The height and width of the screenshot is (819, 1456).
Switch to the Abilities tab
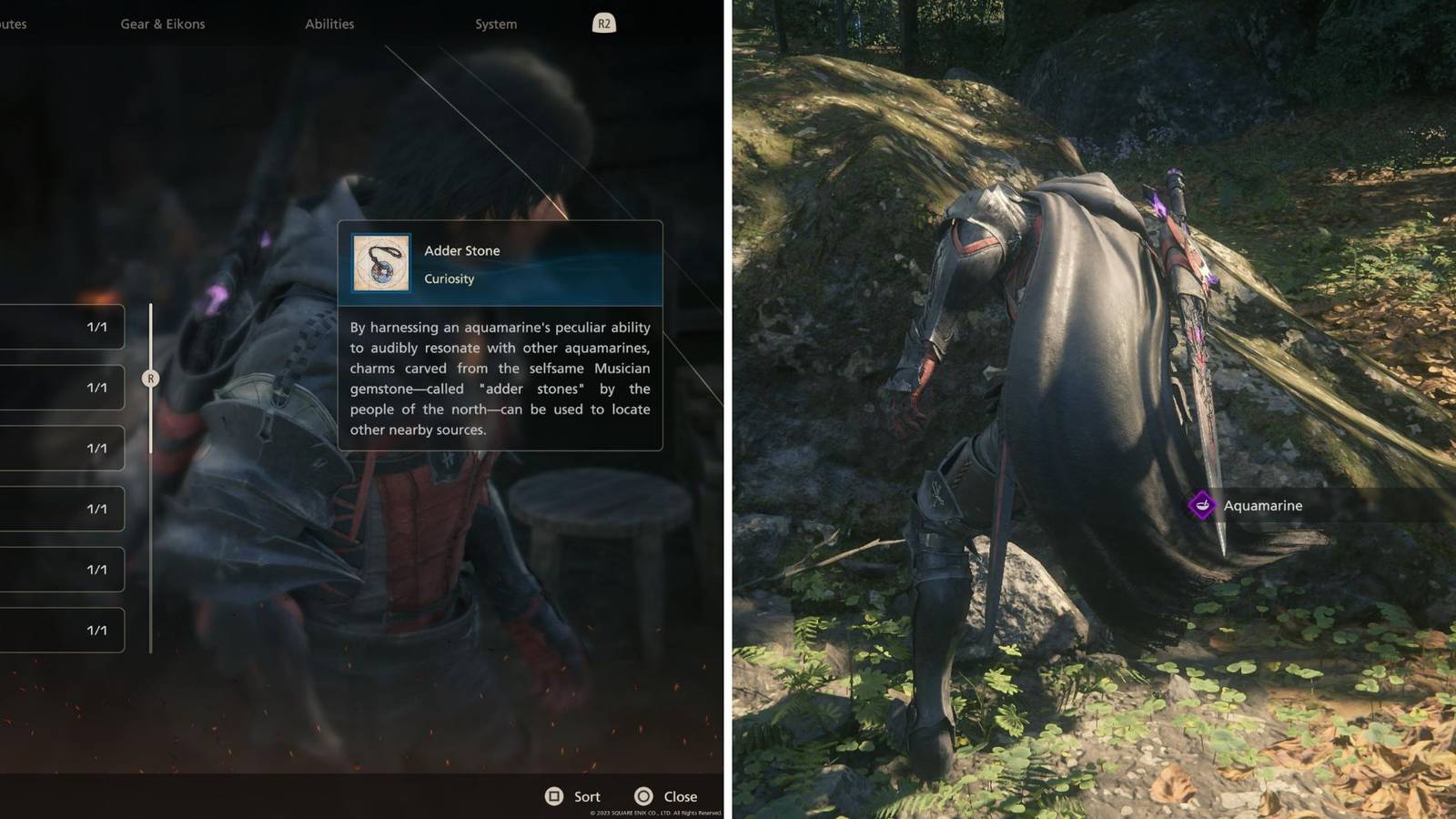click(330, 24)
